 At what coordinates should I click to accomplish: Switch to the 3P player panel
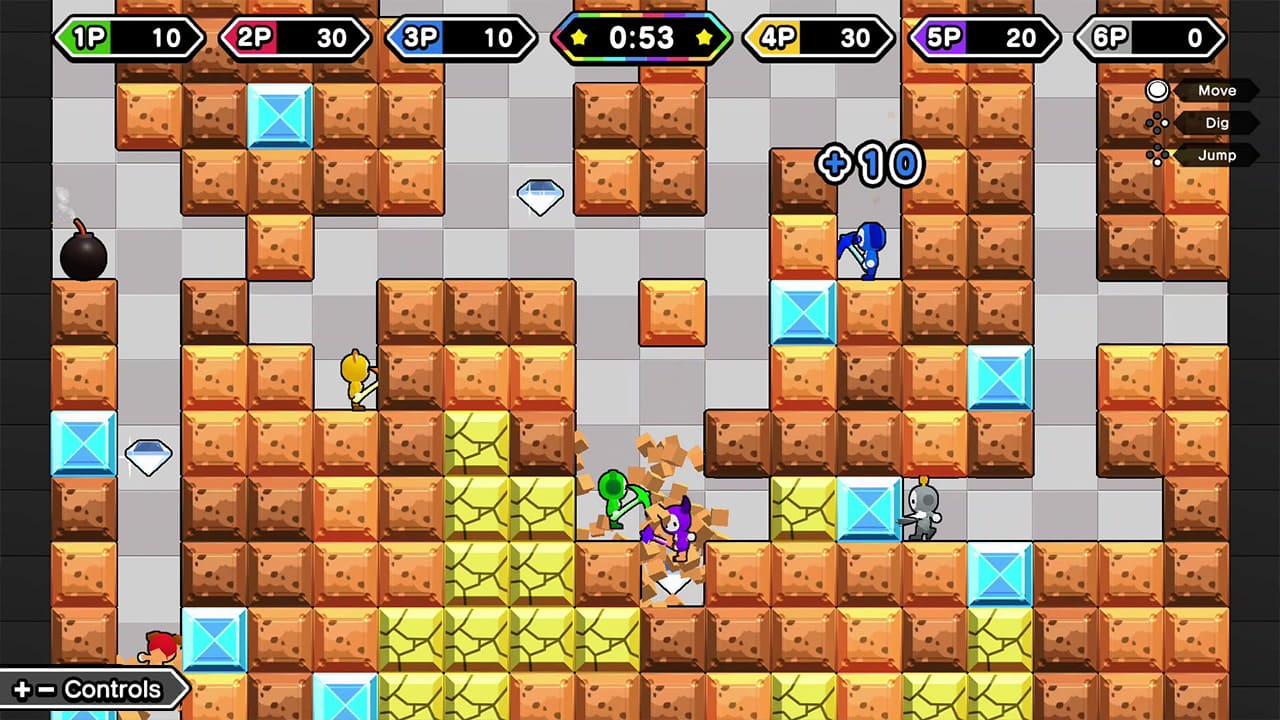460,38
